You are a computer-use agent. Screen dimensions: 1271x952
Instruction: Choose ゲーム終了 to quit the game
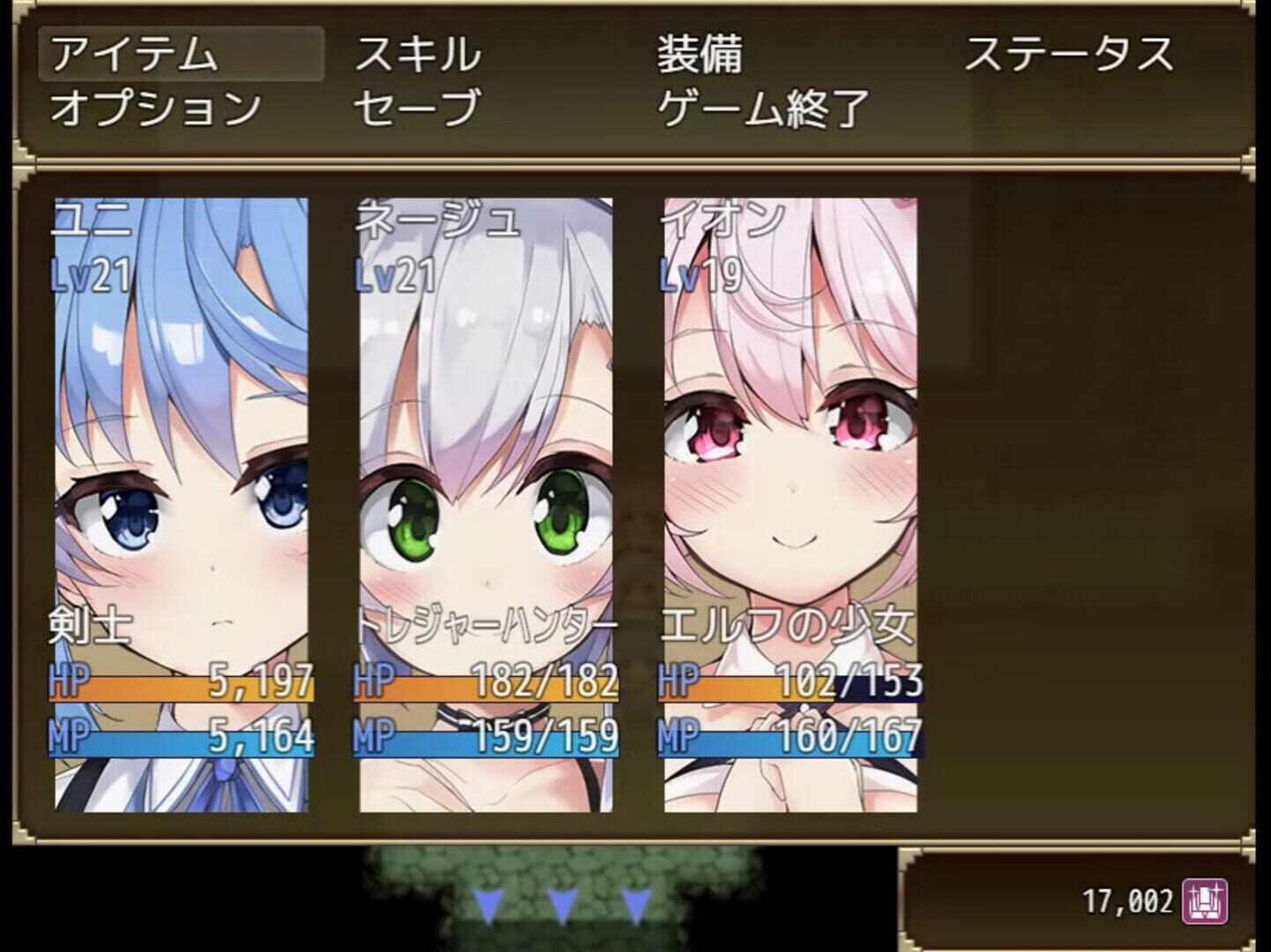point(761,106)
